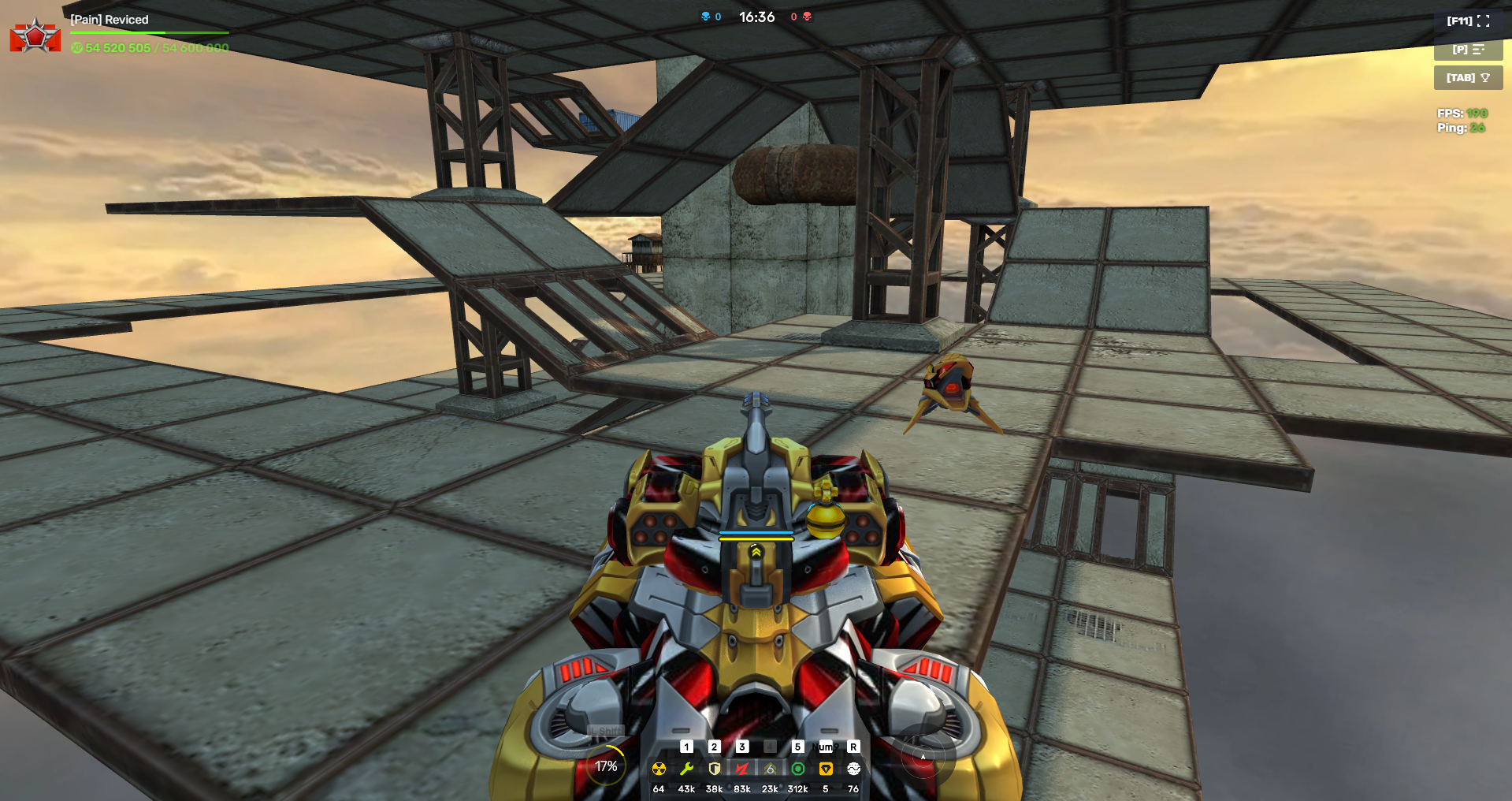Screen dimensions: 1512x801
Task: Click the red star rank emblem
Action: click(35, 36)
